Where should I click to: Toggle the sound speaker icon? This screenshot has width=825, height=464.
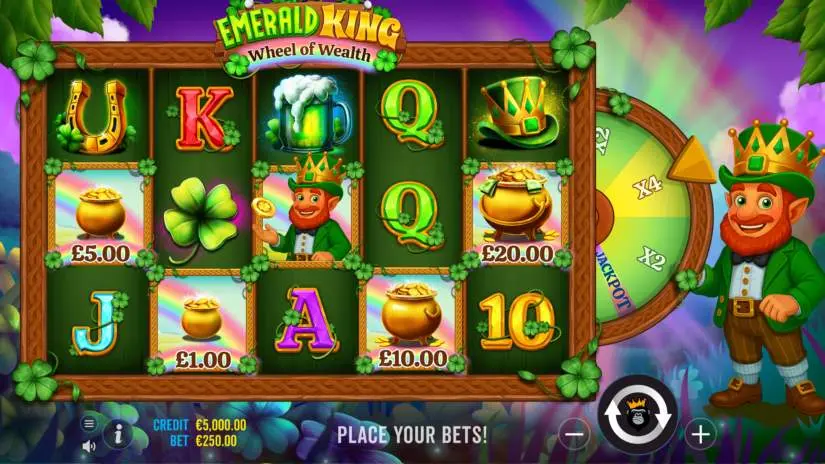point(88,445)
